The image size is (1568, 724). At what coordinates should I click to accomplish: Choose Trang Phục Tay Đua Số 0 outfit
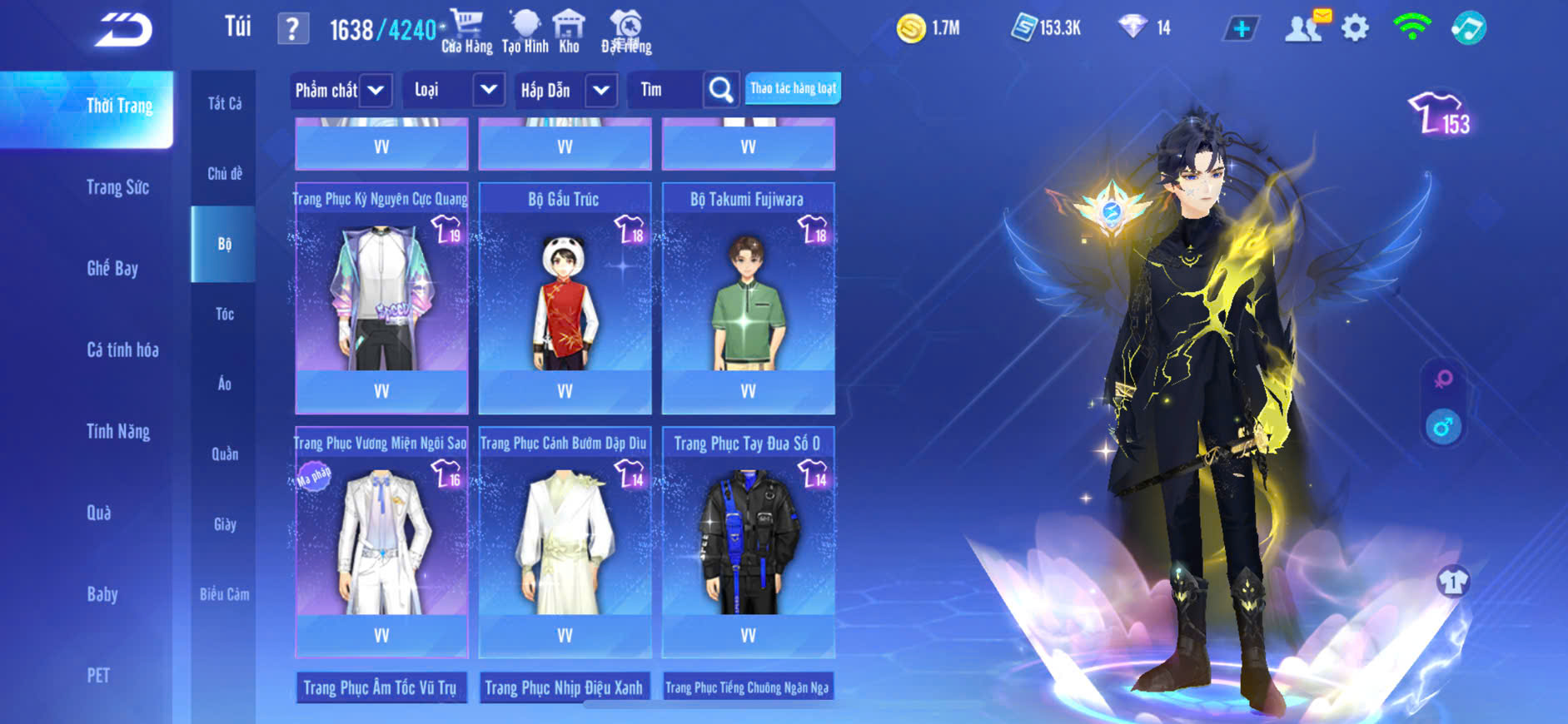(748, 541)
